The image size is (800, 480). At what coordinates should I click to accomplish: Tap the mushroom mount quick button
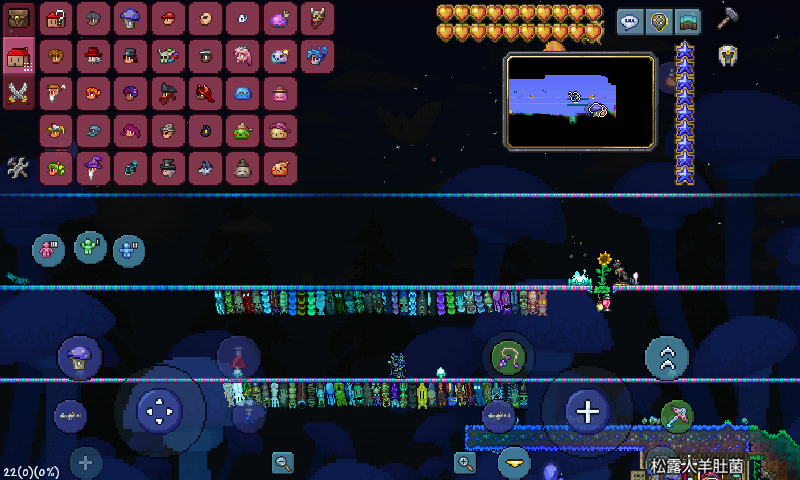79,357
